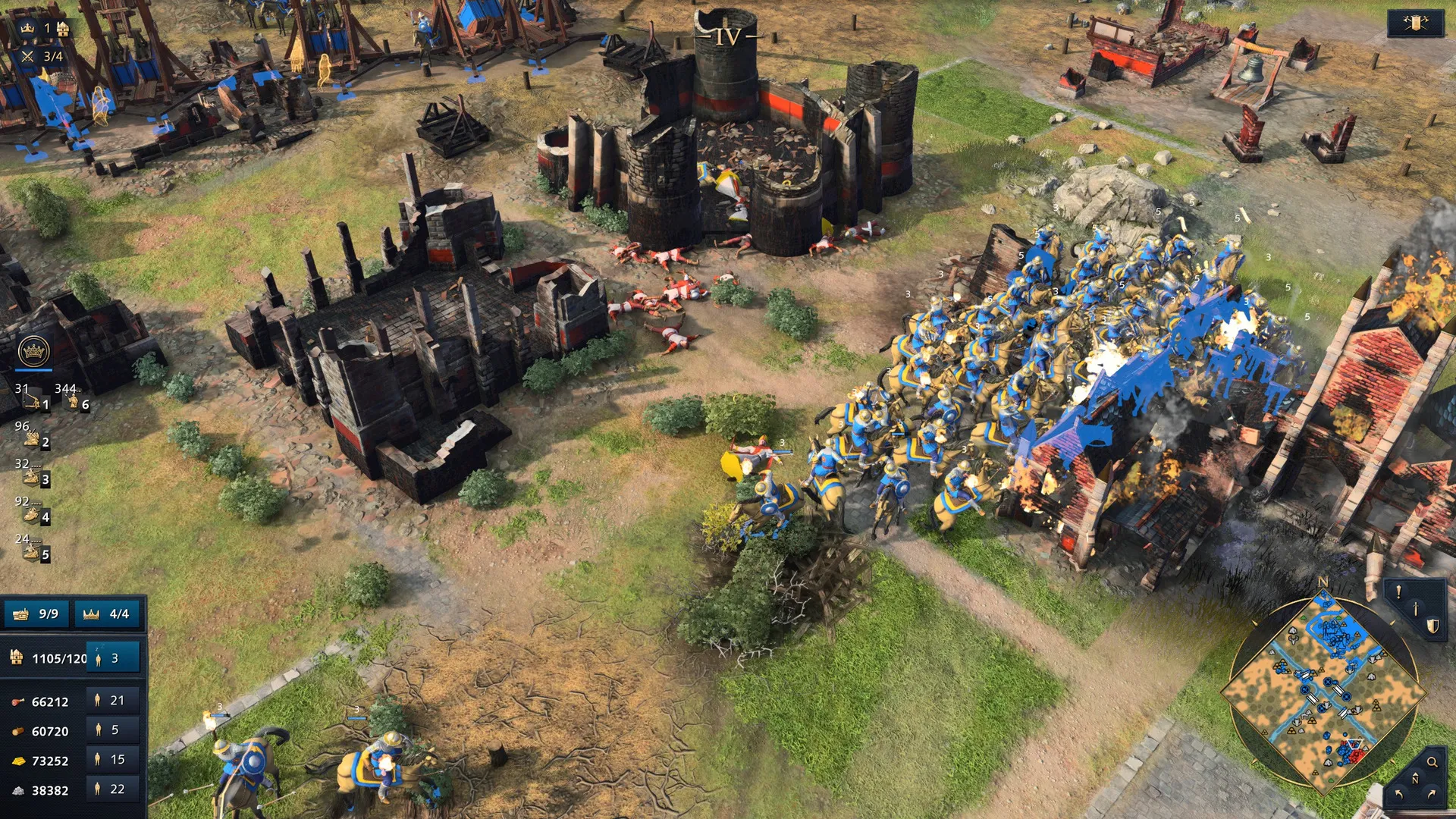Select the 15 gold villagers
Image resolution: width=1456 pixels, height=819 pixels.
pos(113,760)
